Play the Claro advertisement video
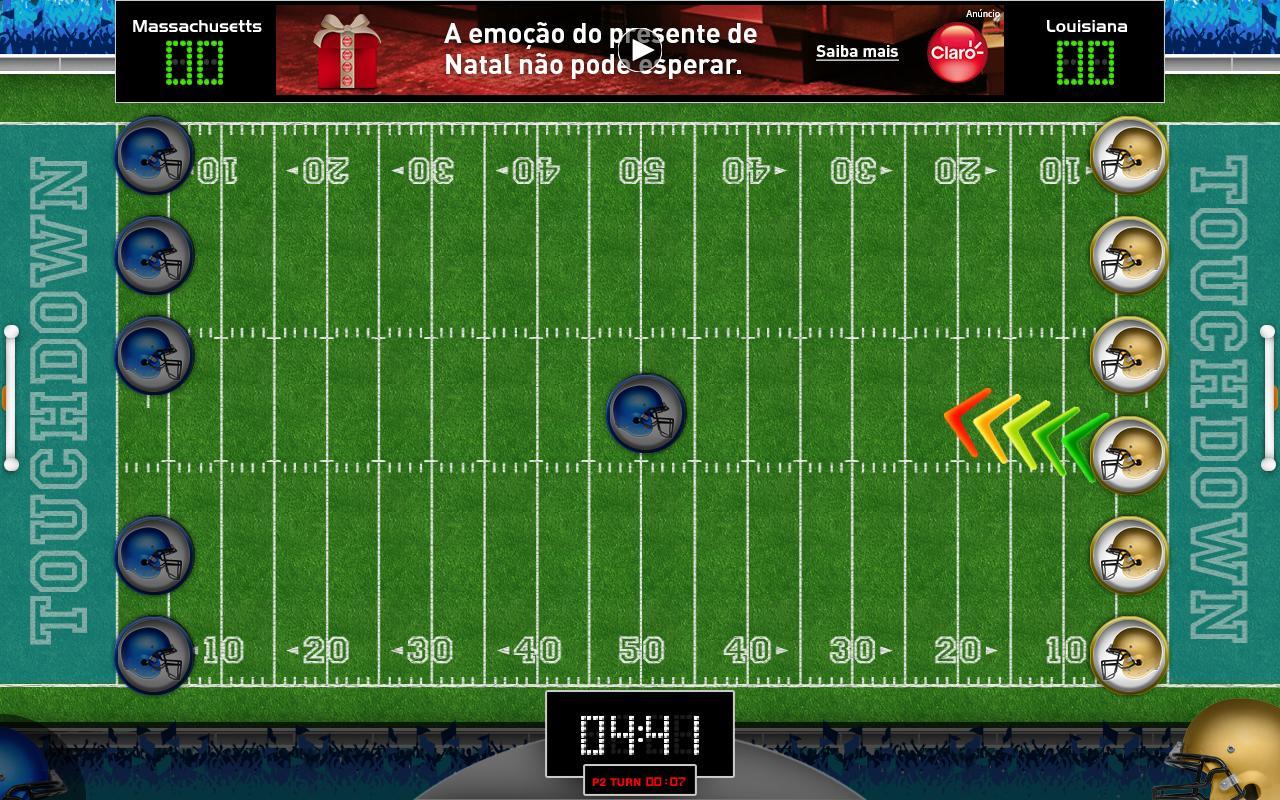 pos(640,47)
